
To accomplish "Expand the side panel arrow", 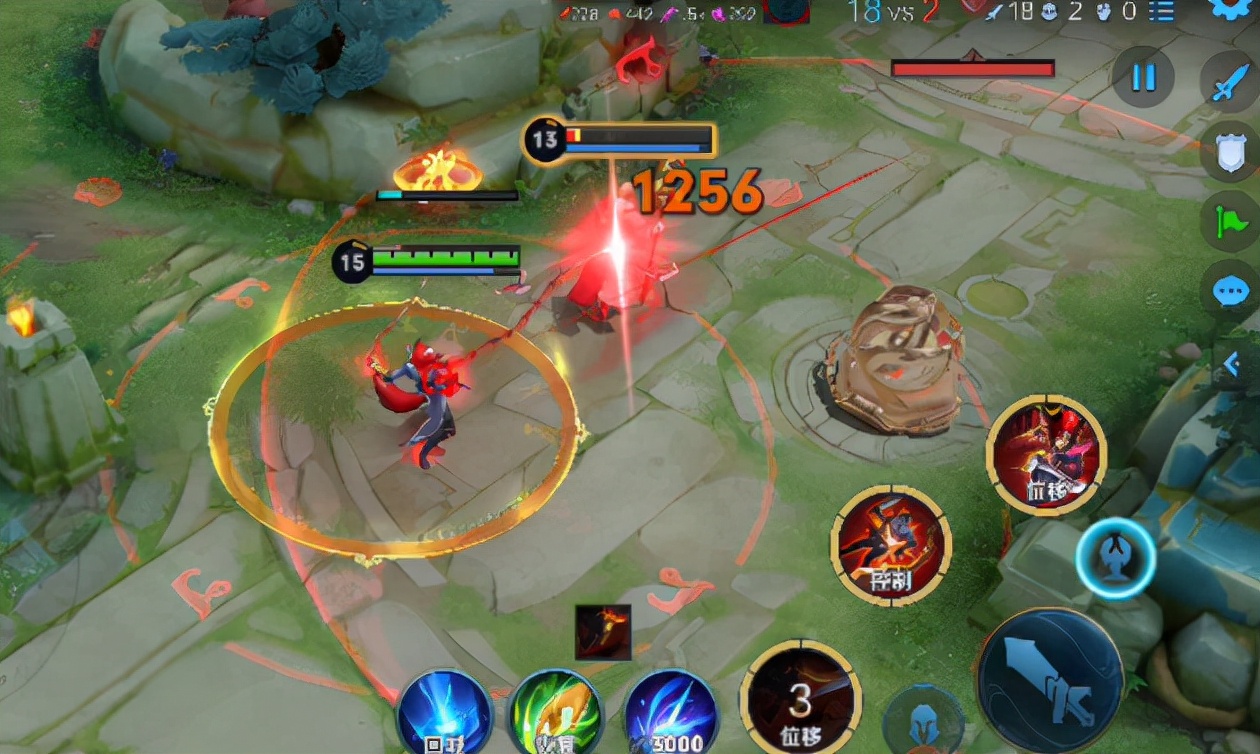I will [x=1234, y=363].
